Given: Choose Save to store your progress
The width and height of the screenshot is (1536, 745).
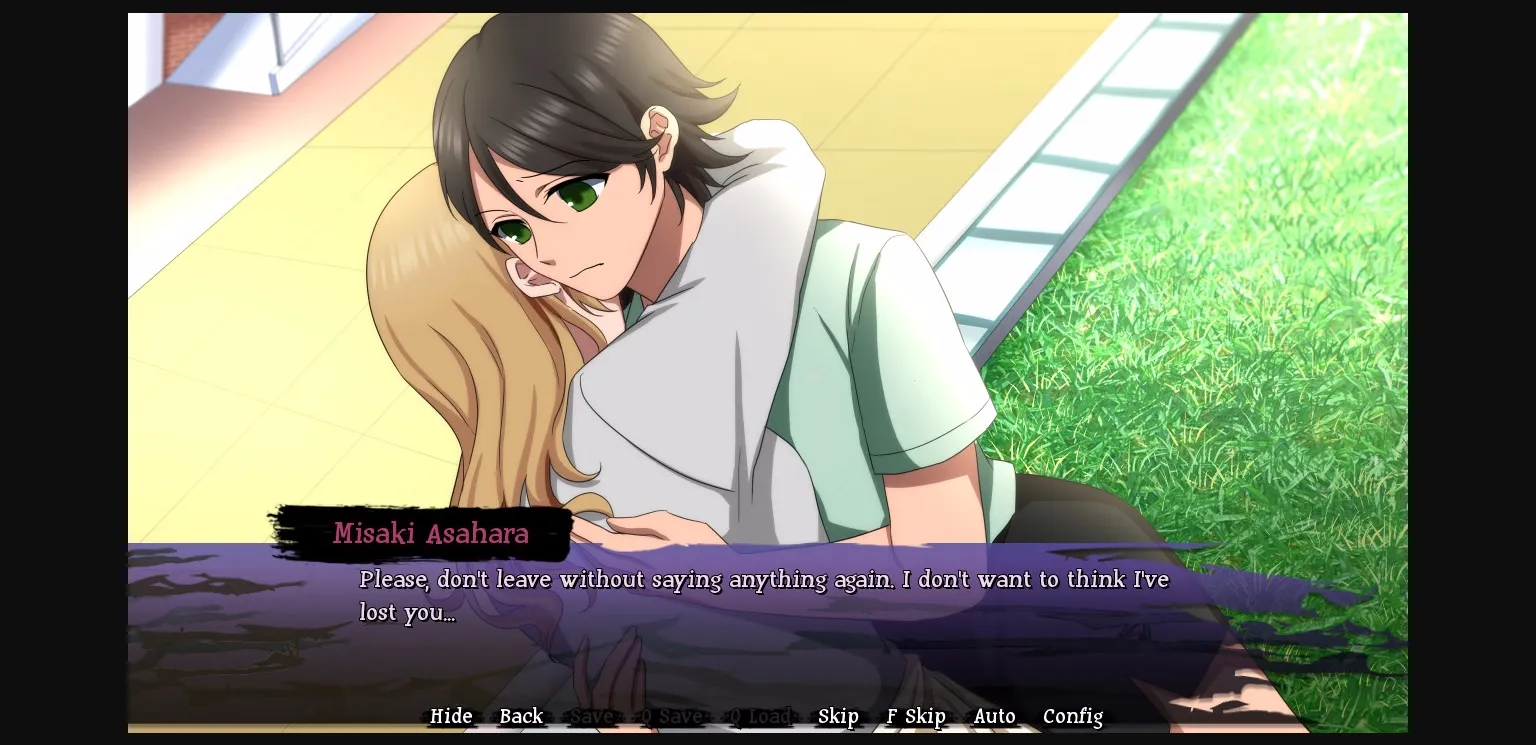Looking at the screenshot, I should tap(592, 716).
